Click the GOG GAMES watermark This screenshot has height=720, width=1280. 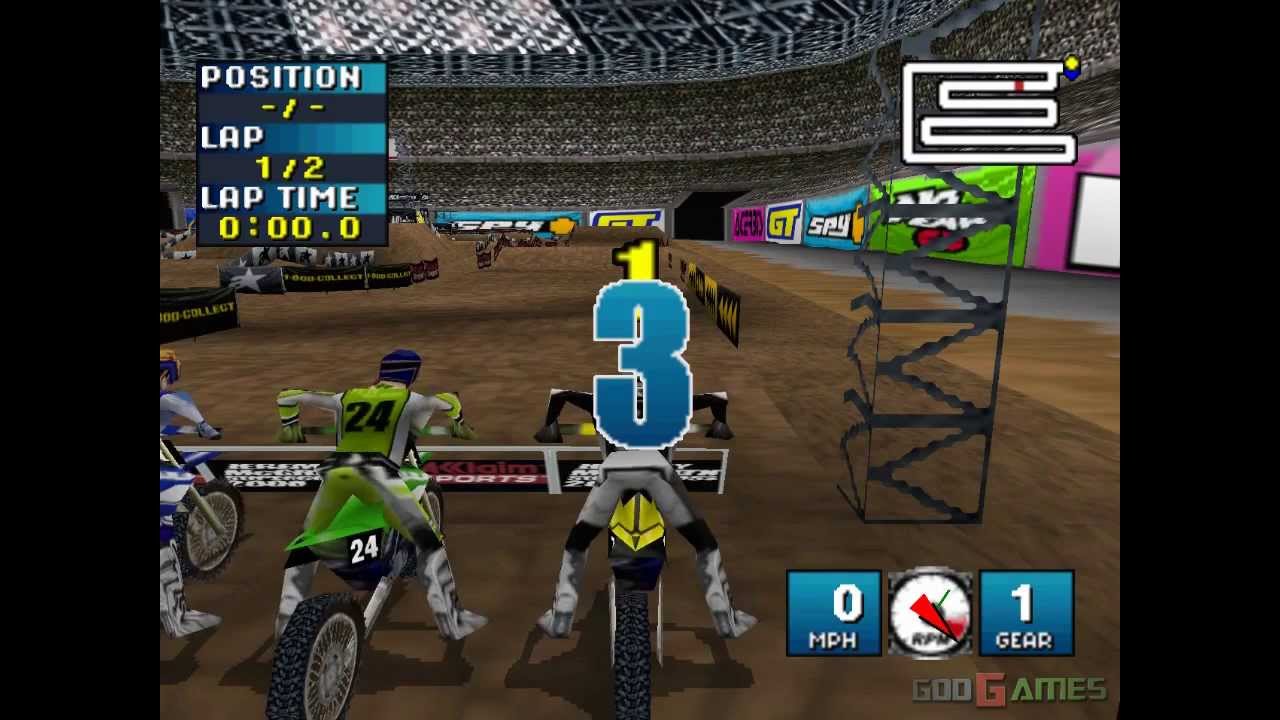[1006, 688]
